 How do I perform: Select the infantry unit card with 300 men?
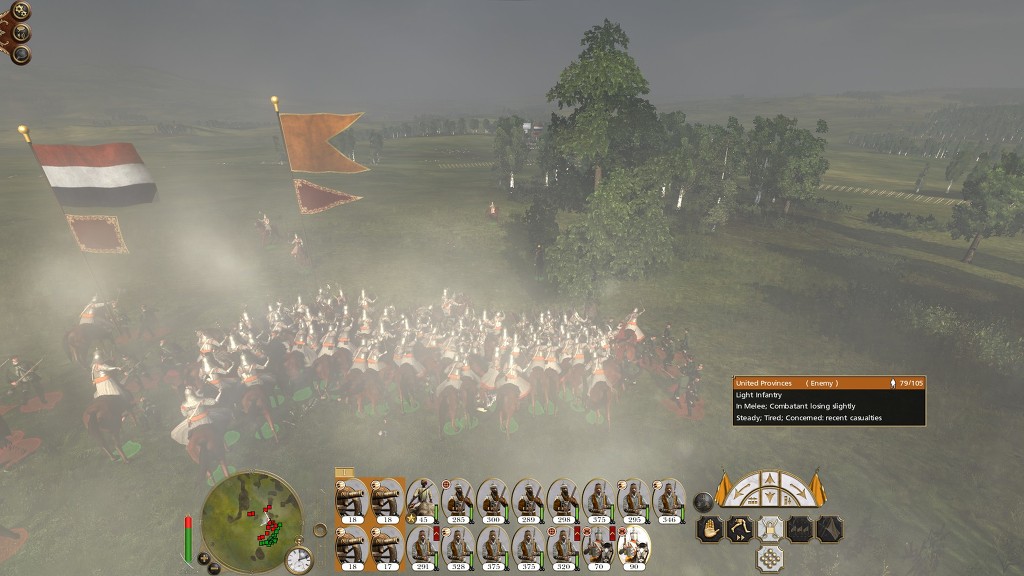492,500
